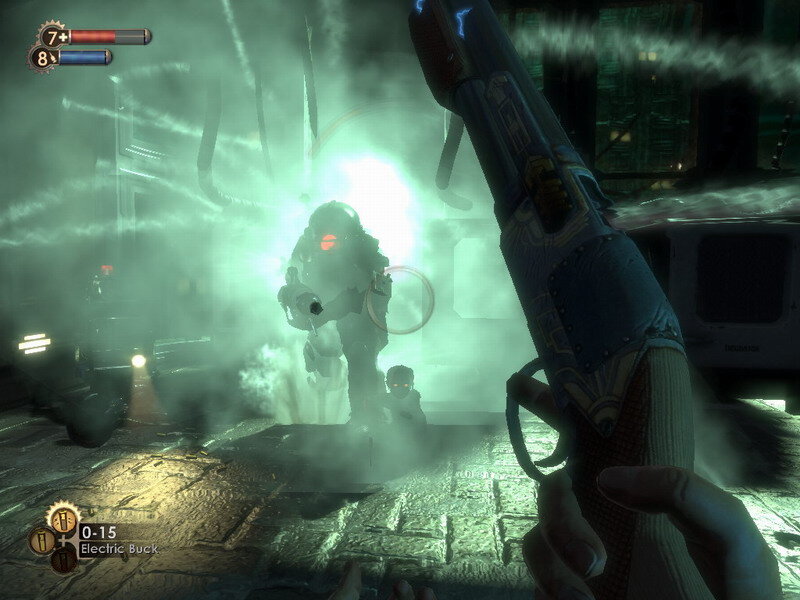
Task: Select the highlighted Electric Buck ammo icon
Action: click(x=64, y=519)
